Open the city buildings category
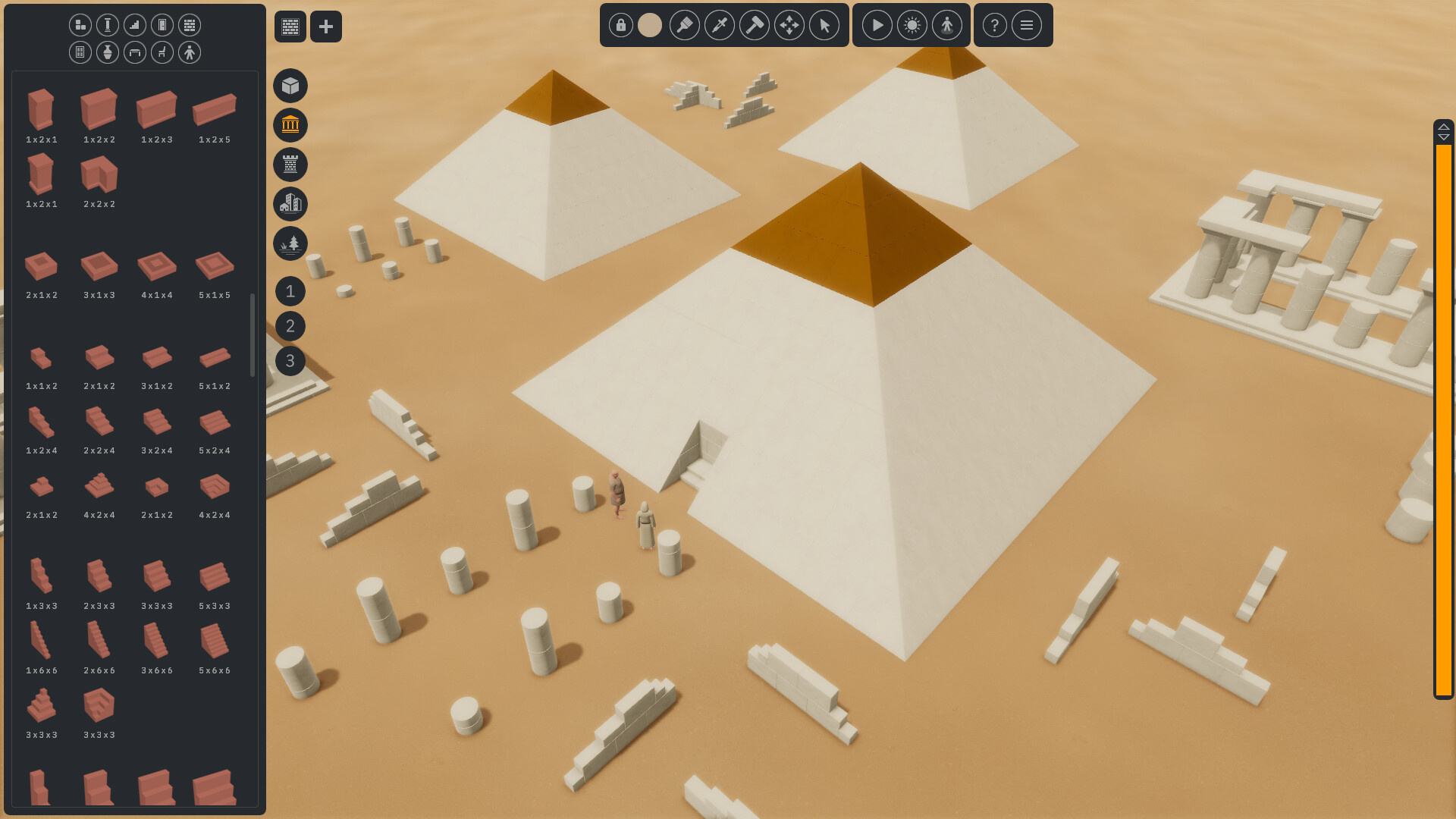This screenshot has height=819, width=1456. (x=290, y=204)
